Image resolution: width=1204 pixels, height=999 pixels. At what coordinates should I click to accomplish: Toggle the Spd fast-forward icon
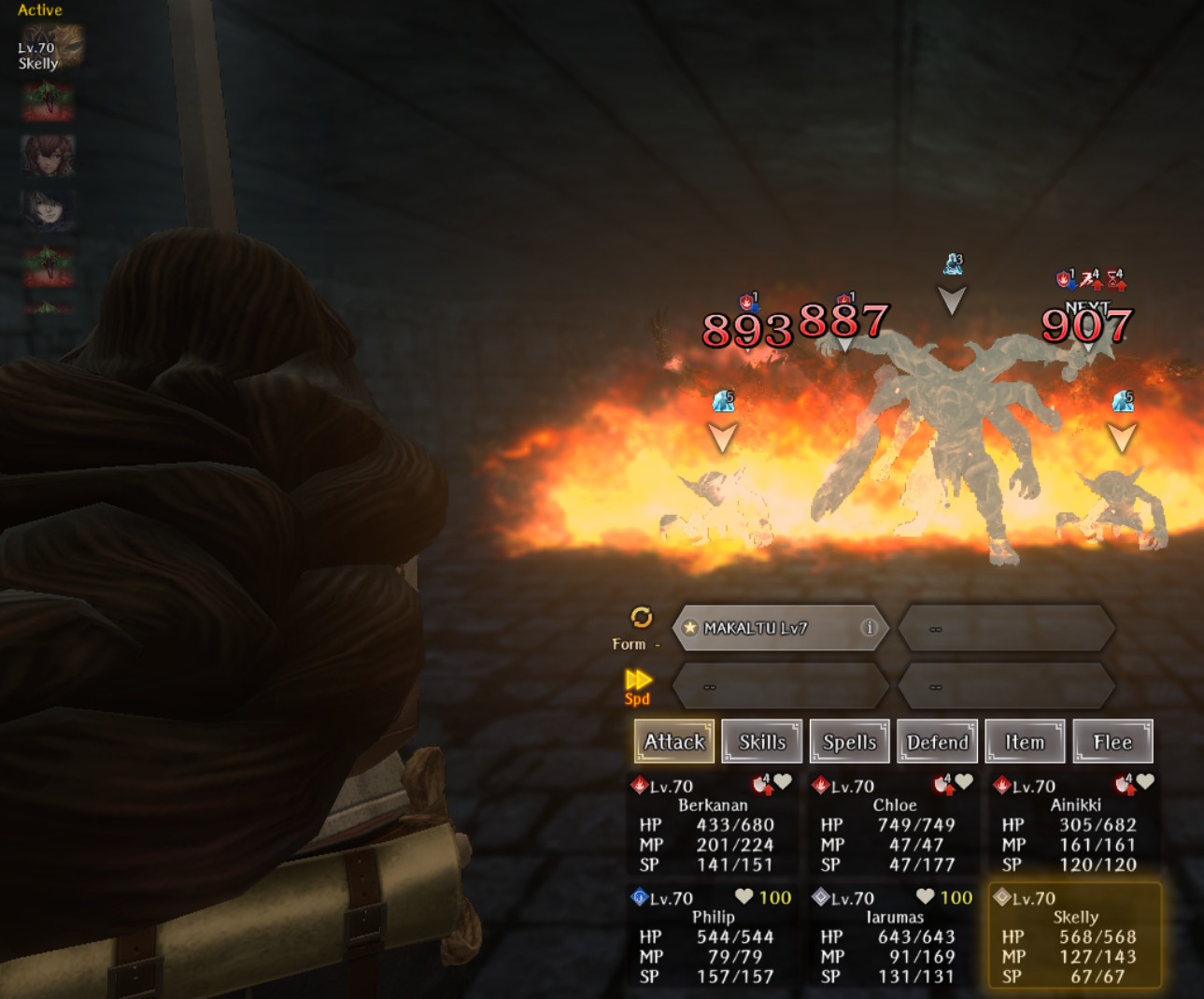click(638, 680)
